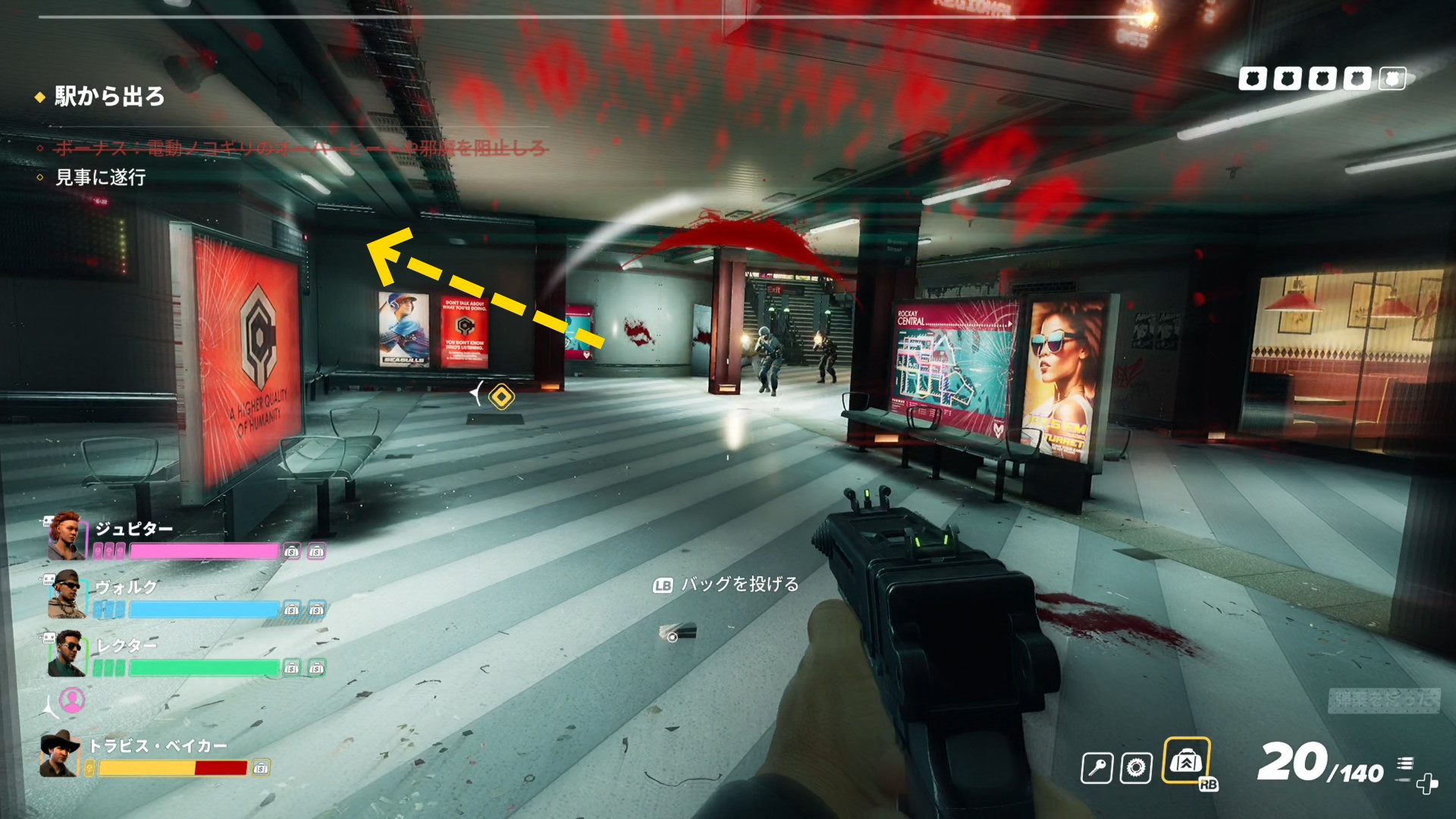
Task: Select teammate ジュピター's portrait
Action: click(x=67, y=536)
